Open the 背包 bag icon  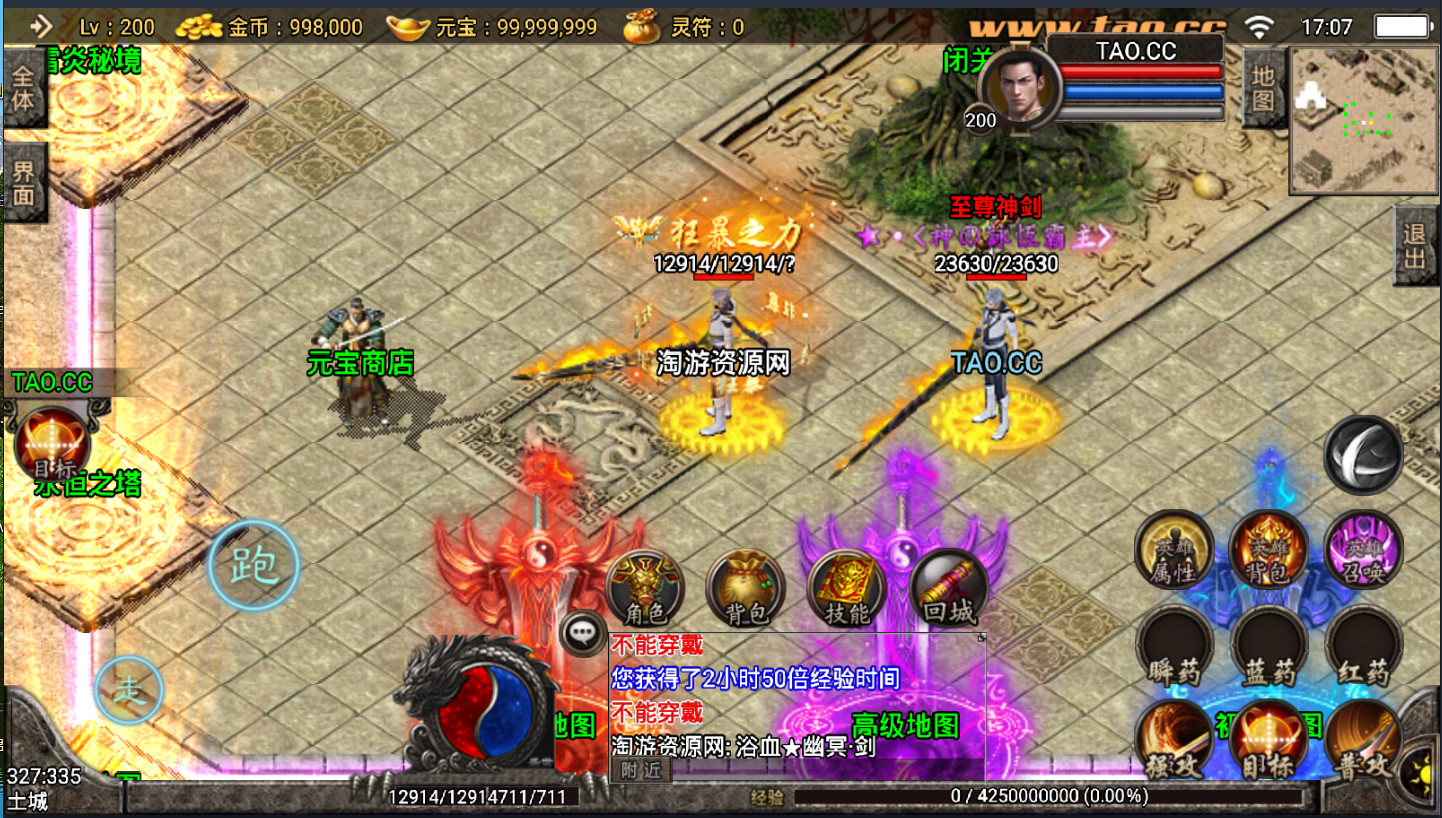pyautogui.click(x=745, y=586)
